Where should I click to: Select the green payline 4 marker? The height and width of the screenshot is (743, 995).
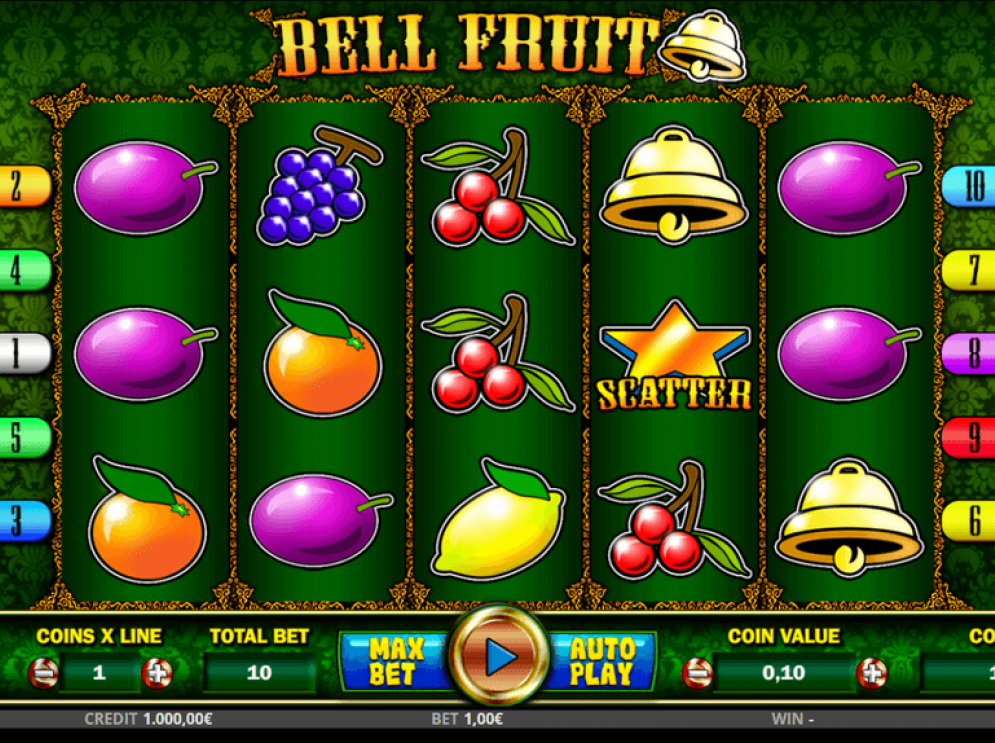tap(24, 270)
